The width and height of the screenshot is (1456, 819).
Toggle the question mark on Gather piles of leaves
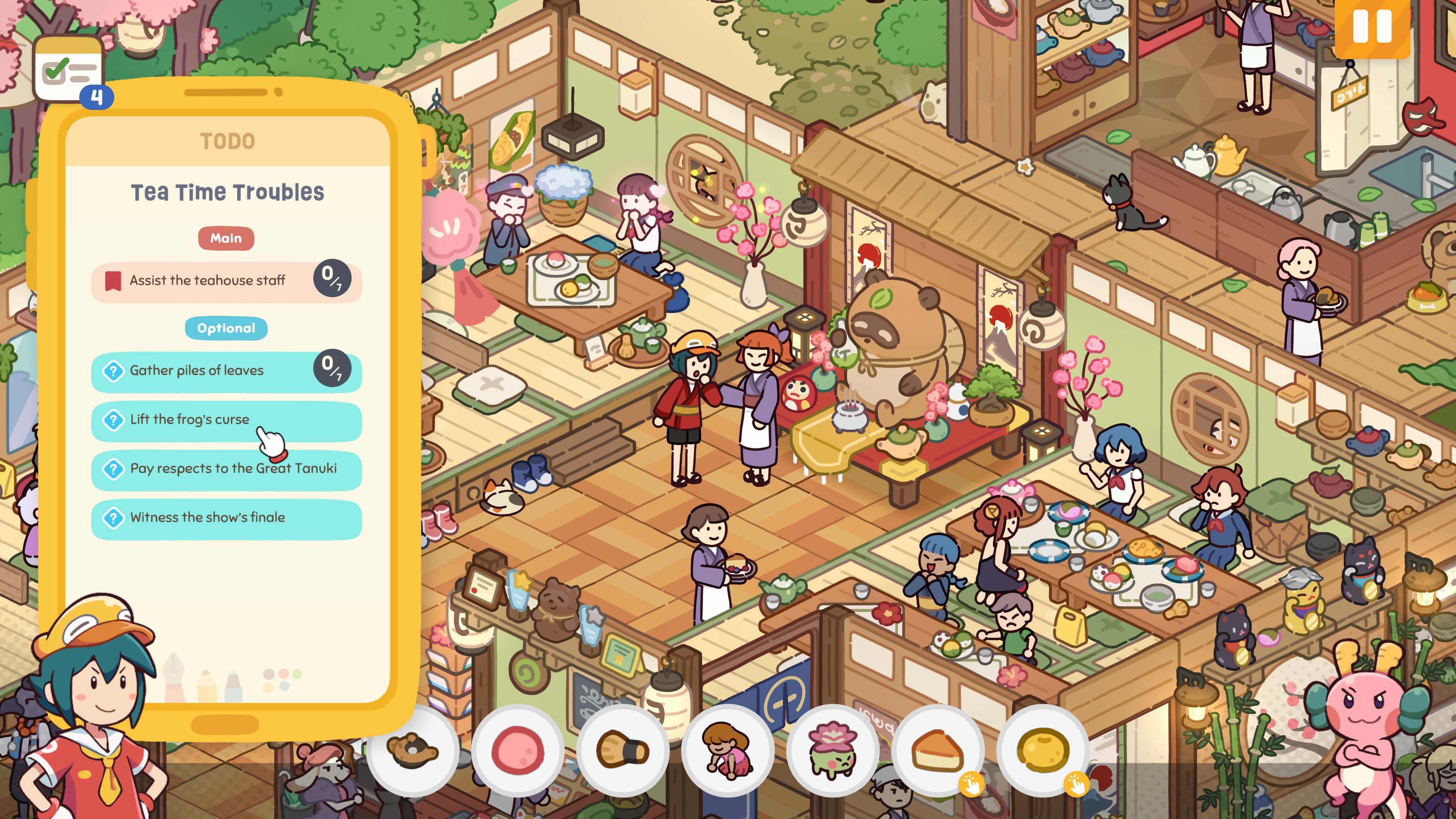pyautogui.click(x=114, y=371)
